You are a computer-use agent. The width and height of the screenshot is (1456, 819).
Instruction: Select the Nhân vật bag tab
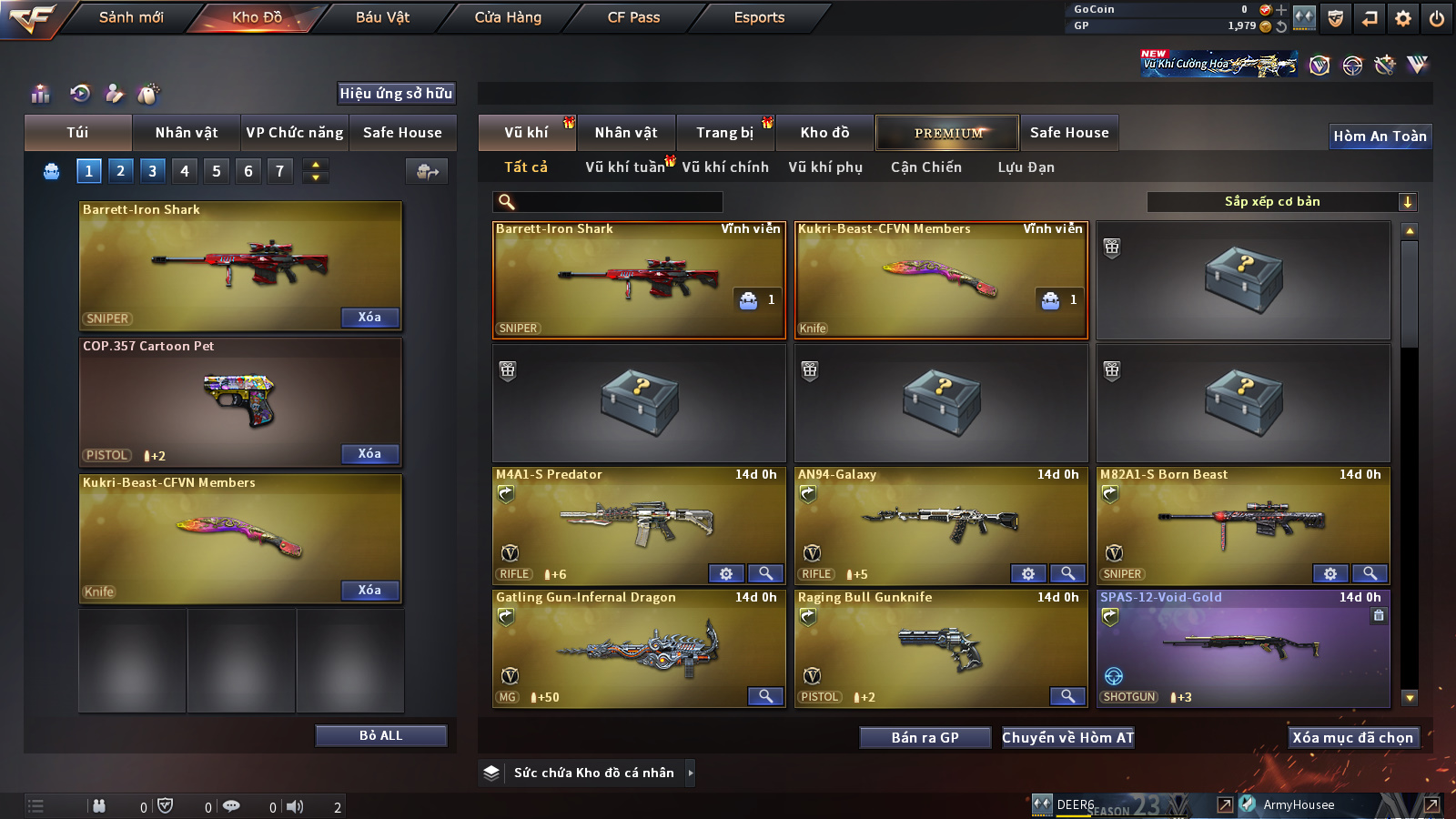(x=186, y=133)
